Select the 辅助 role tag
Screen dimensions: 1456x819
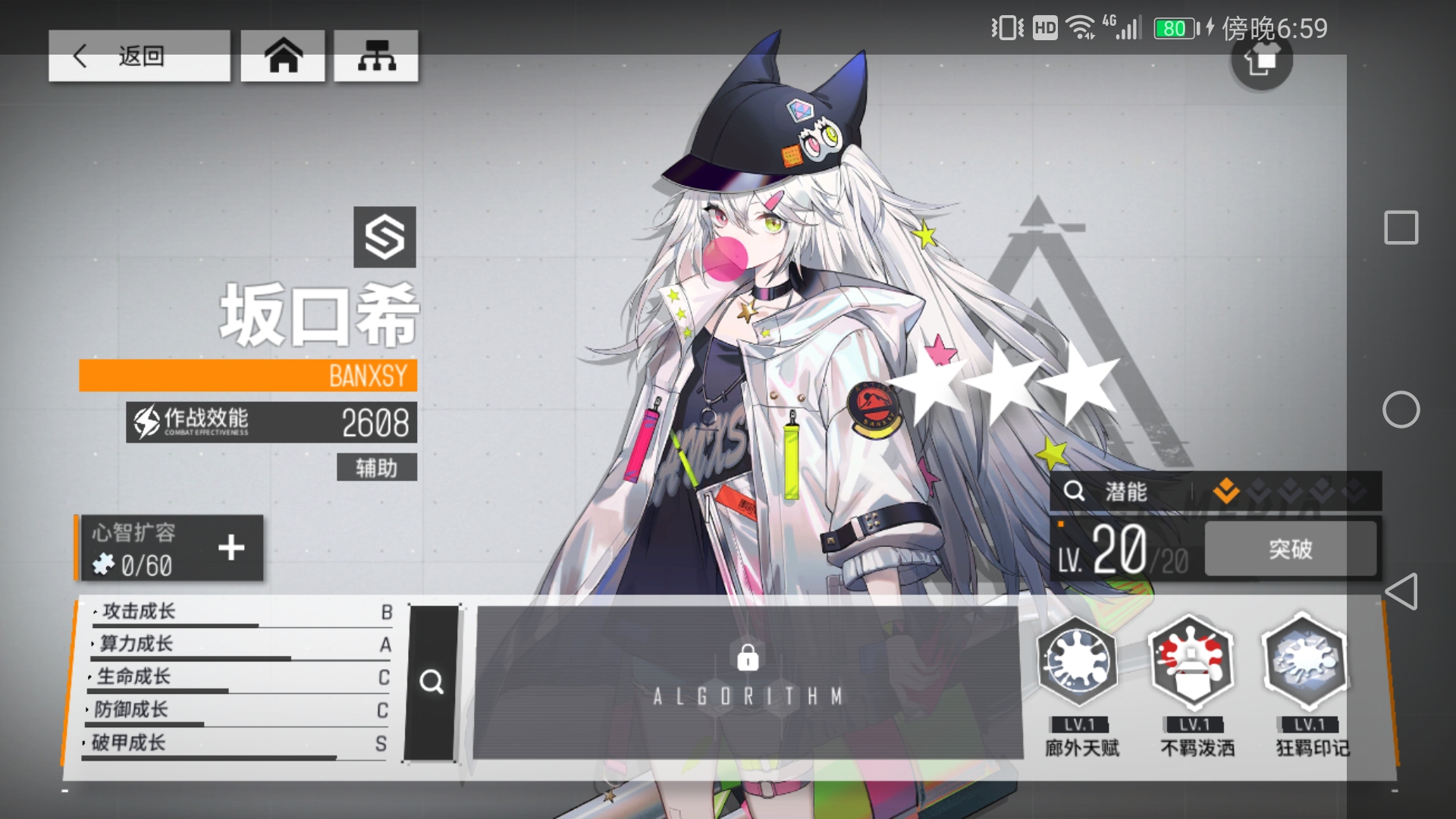click(x=376, y=468)
